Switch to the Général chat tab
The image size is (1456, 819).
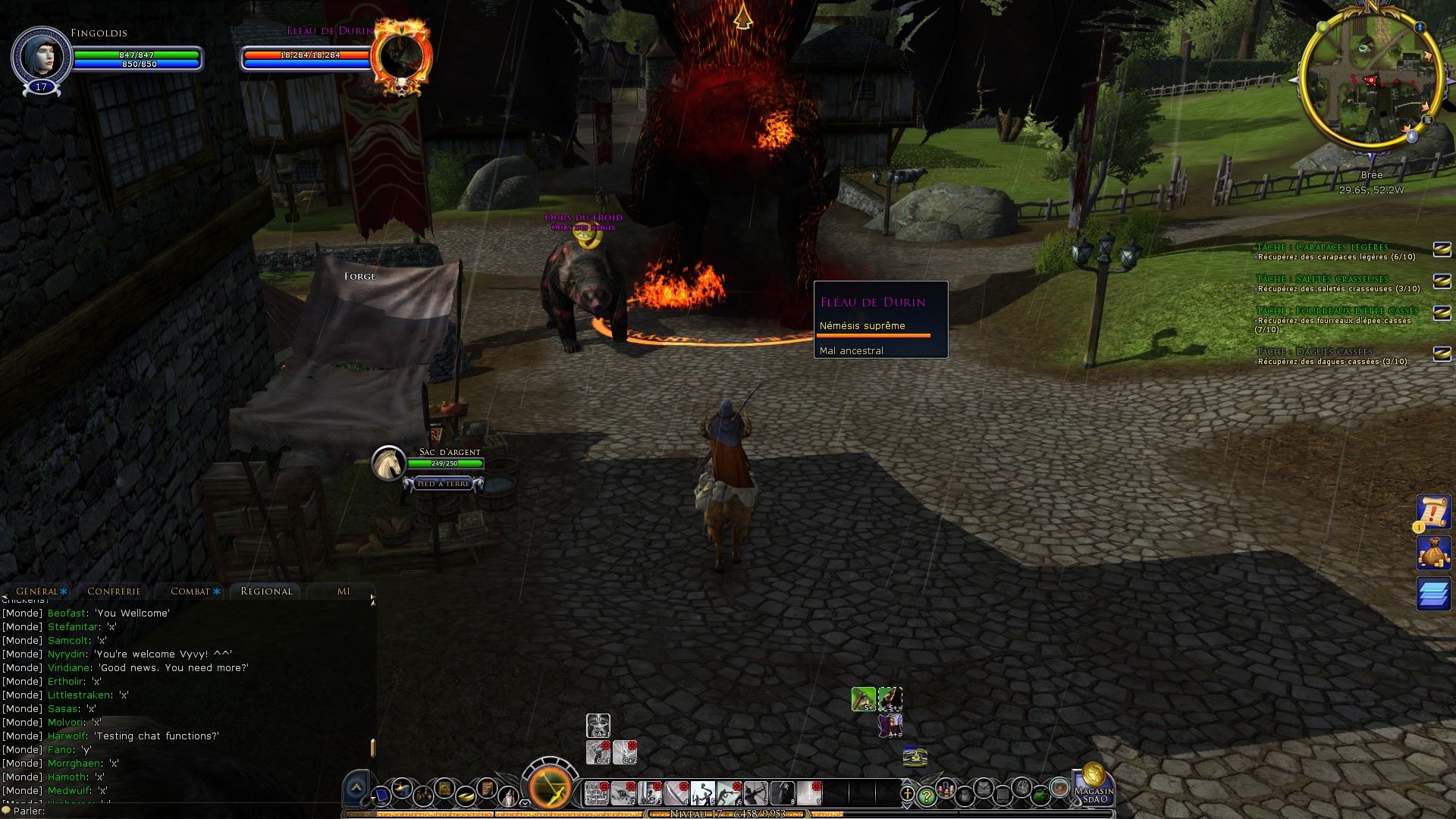coord(37,591)
